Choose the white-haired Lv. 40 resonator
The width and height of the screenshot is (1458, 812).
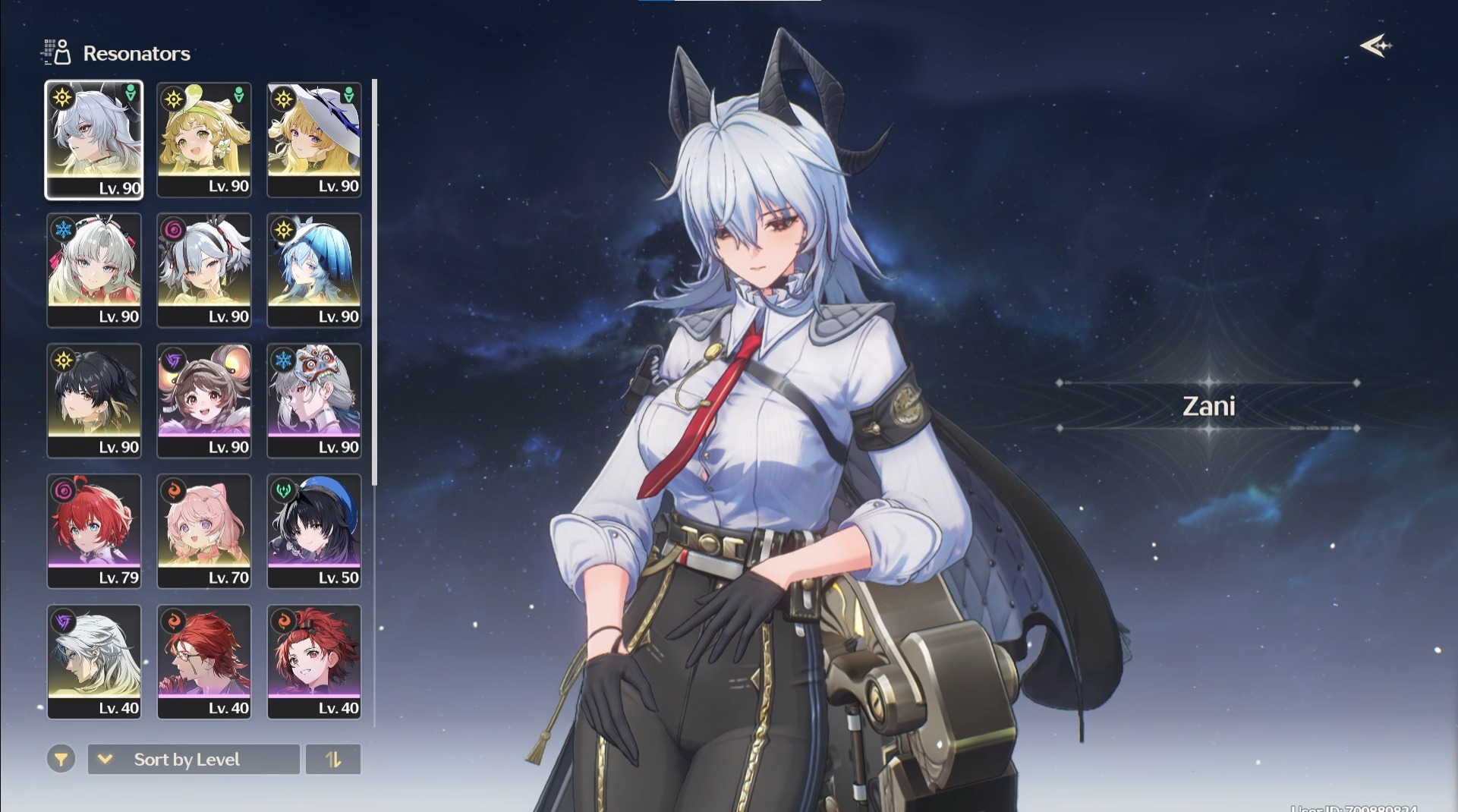pos(94,662)
